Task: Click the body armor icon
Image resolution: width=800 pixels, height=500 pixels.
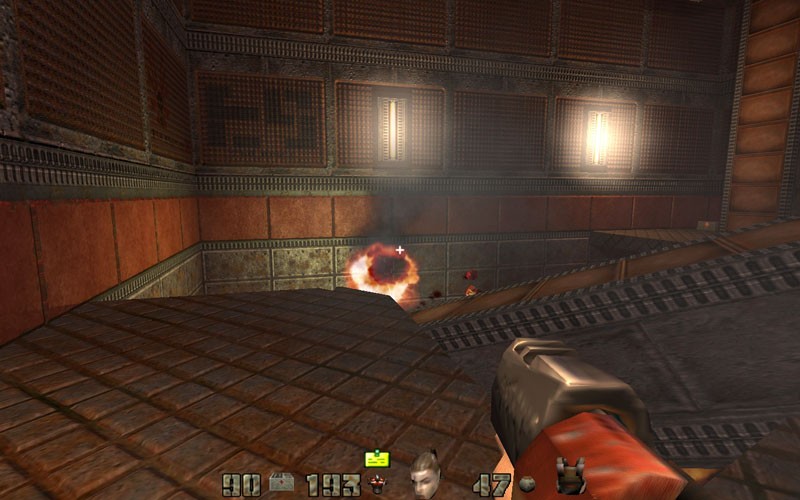Action: (x=569, y=477)
